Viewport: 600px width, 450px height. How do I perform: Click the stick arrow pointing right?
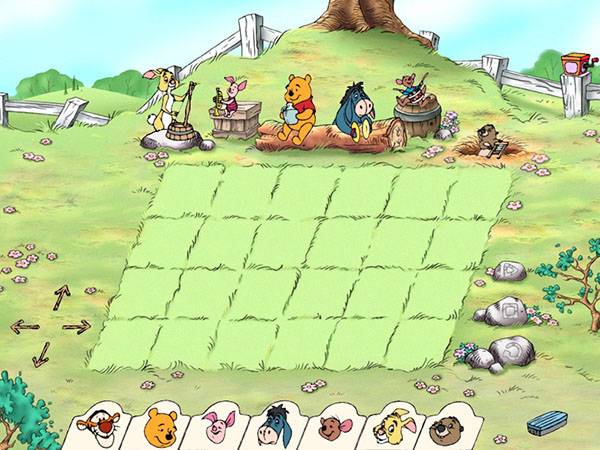tap(77, 326)
